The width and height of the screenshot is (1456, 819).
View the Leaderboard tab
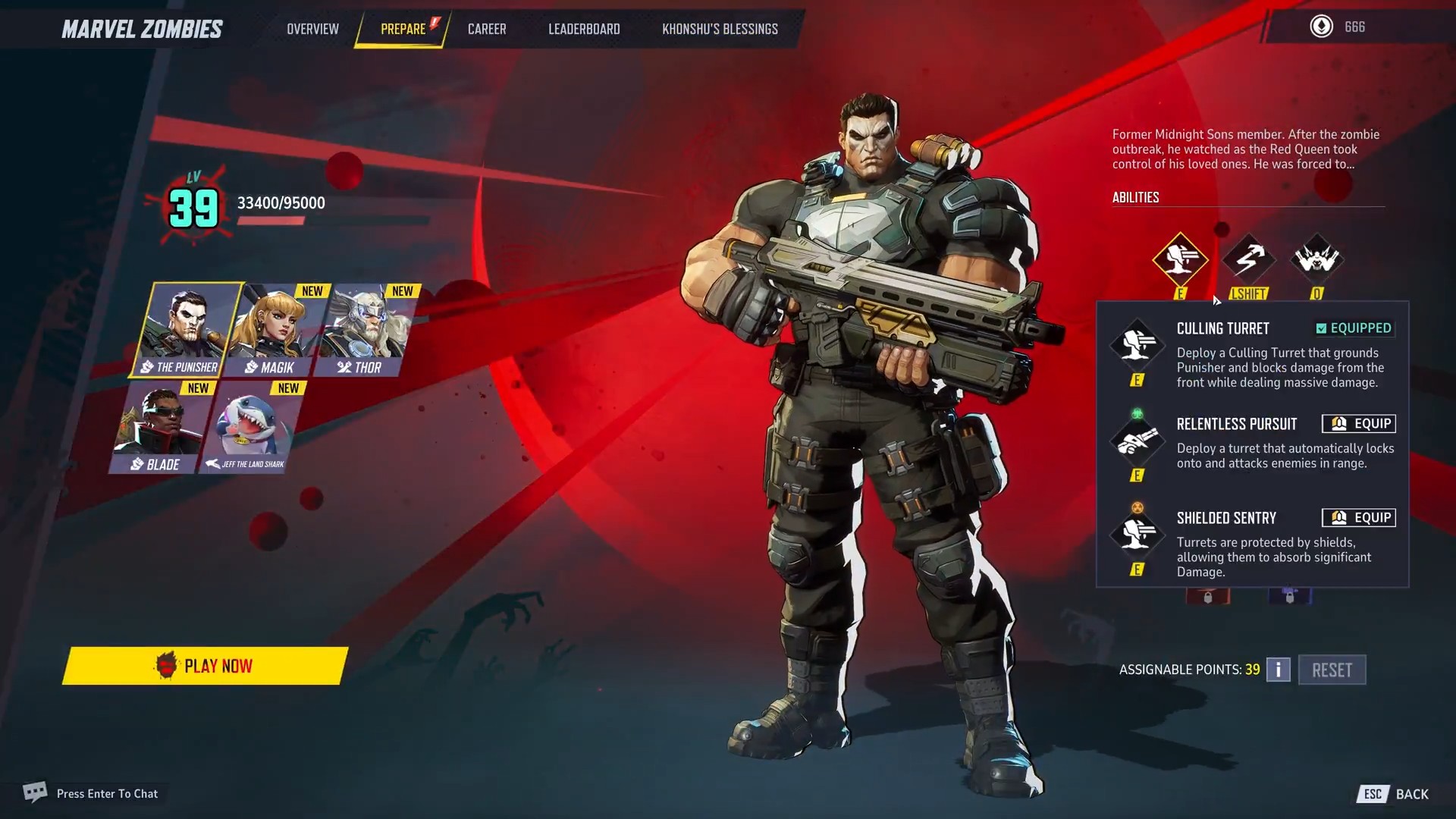[x=584, y=29]
